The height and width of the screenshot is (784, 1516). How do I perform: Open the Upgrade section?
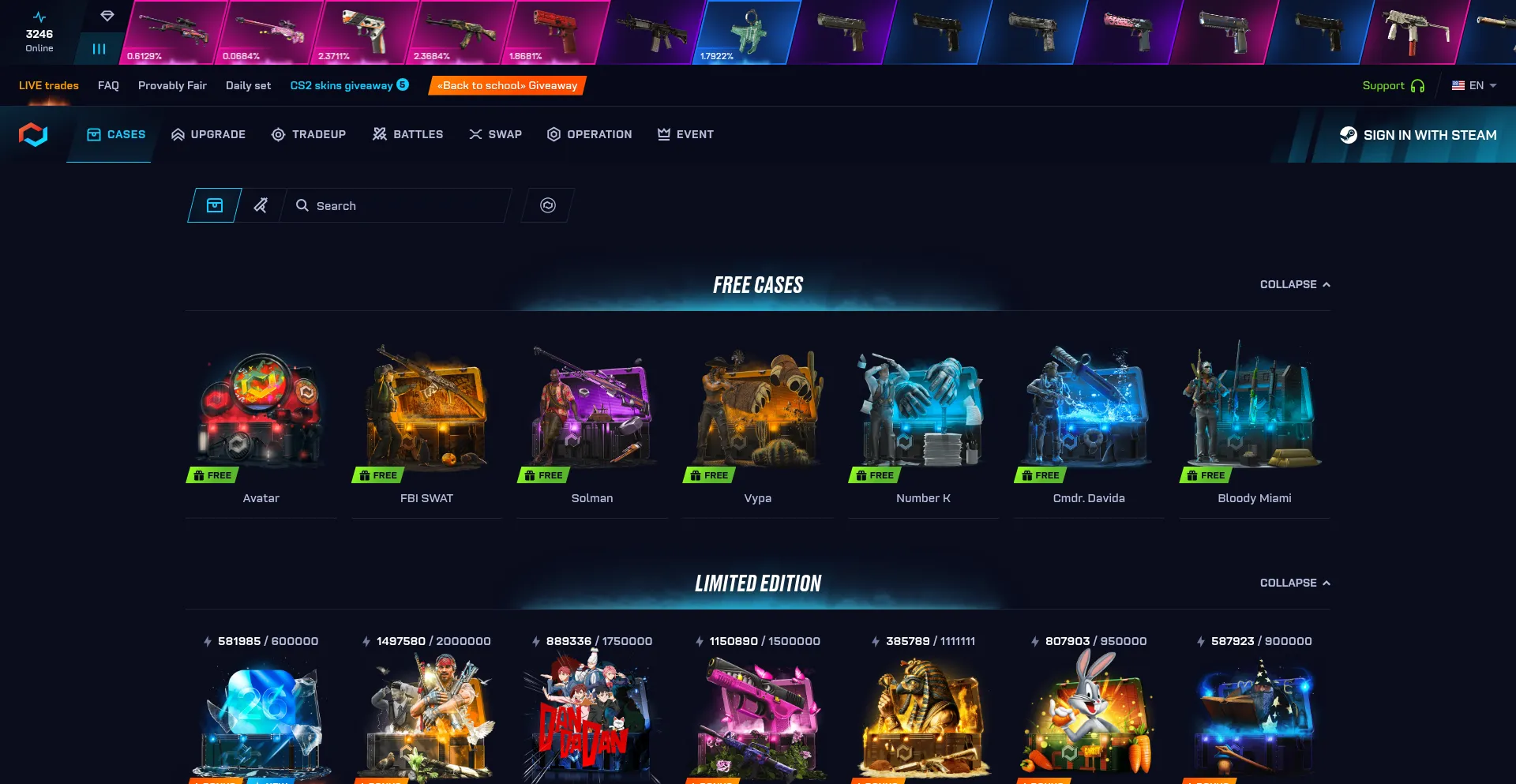(x=208, y=134)
